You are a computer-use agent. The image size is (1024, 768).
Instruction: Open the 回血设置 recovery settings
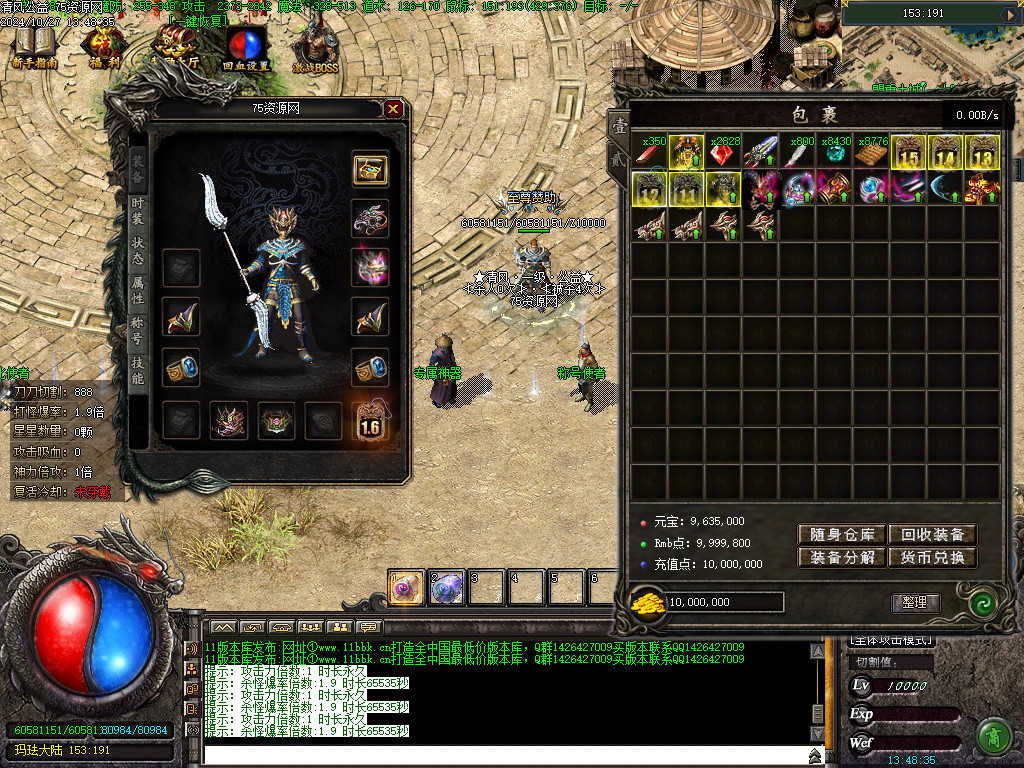pos(245,48)
